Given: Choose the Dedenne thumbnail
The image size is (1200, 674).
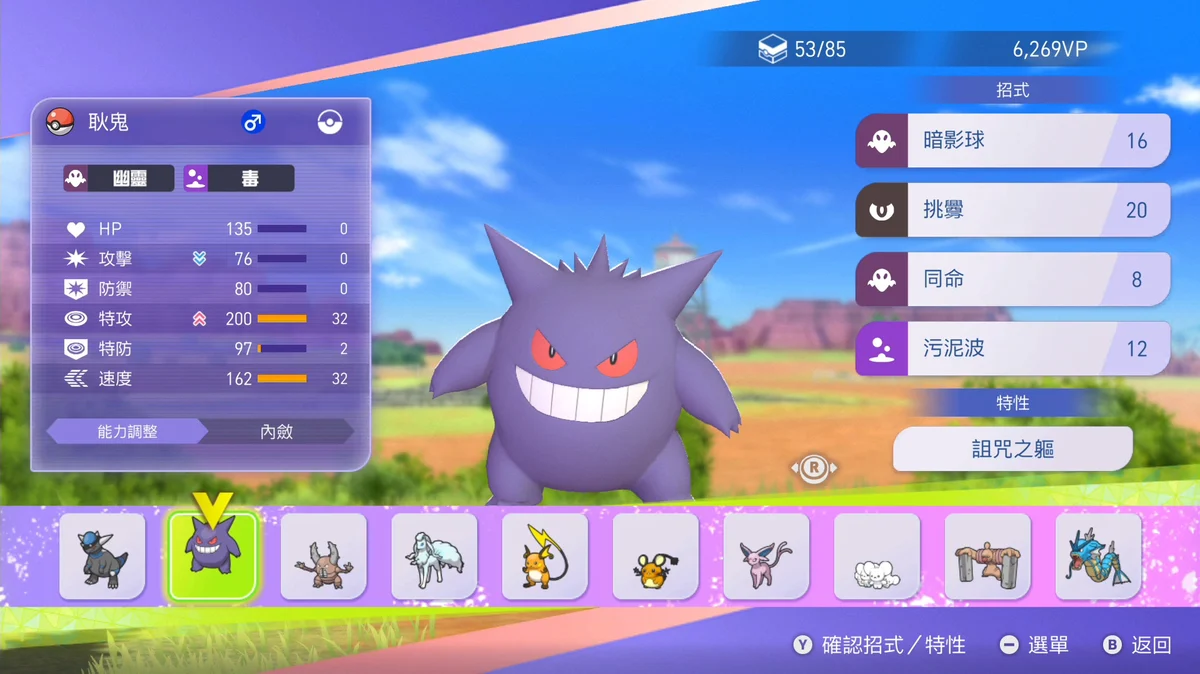Looking at the screenshot, I should click(x=656, y=557).
